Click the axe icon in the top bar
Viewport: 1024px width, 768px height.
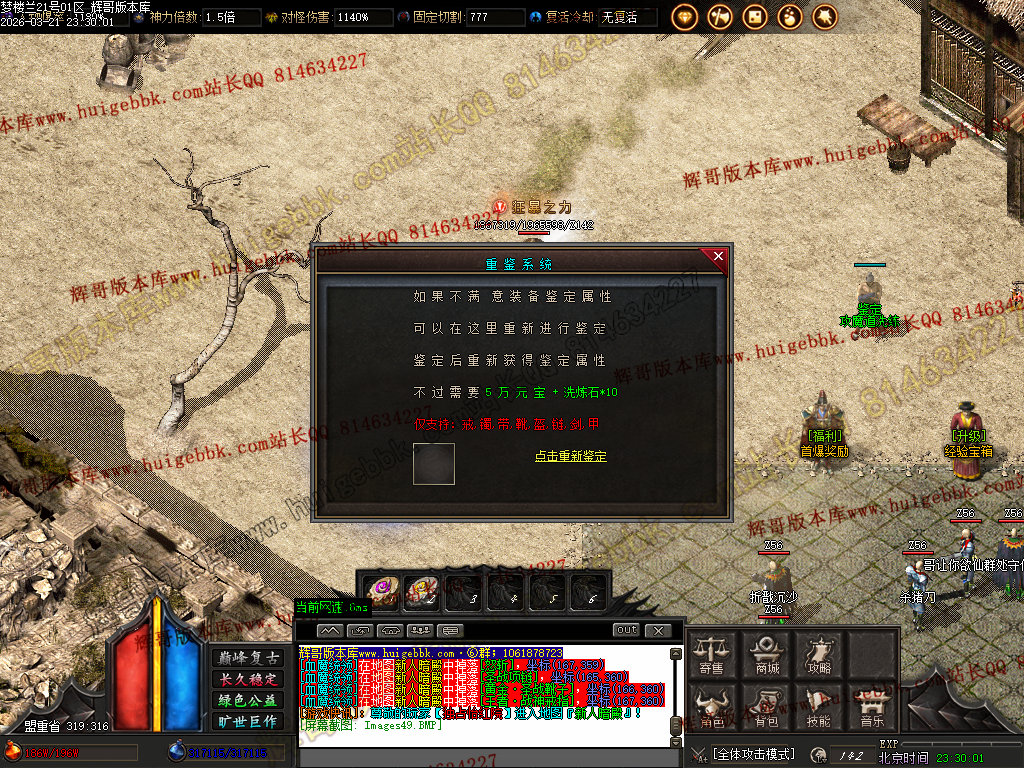point(719,16)
